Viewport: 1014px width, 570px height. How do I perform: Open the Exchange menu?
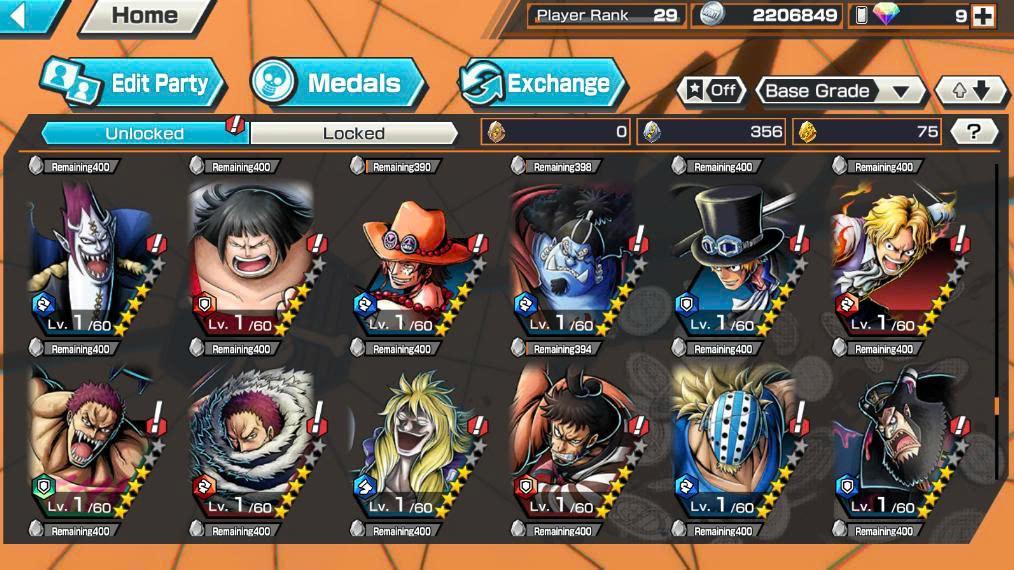click(x=542, y=84)
